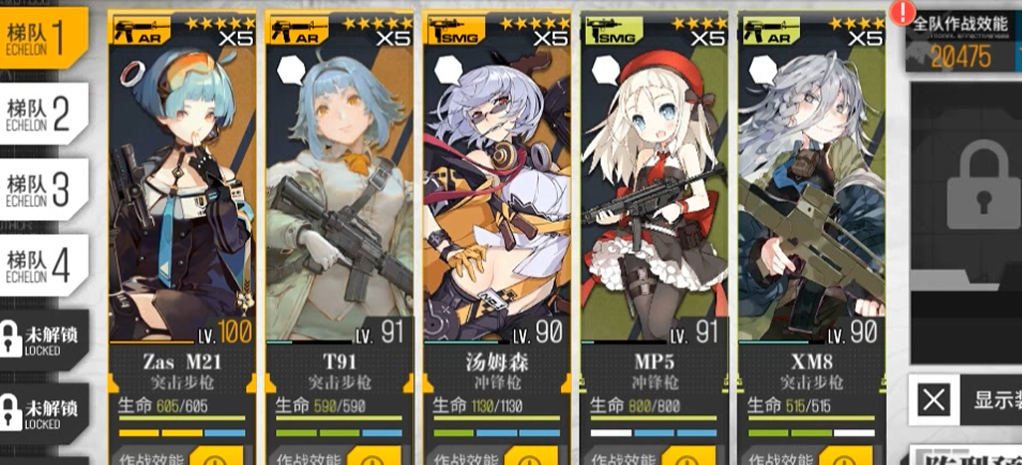Choose the Echelon 4 tab

pos(43,264)
